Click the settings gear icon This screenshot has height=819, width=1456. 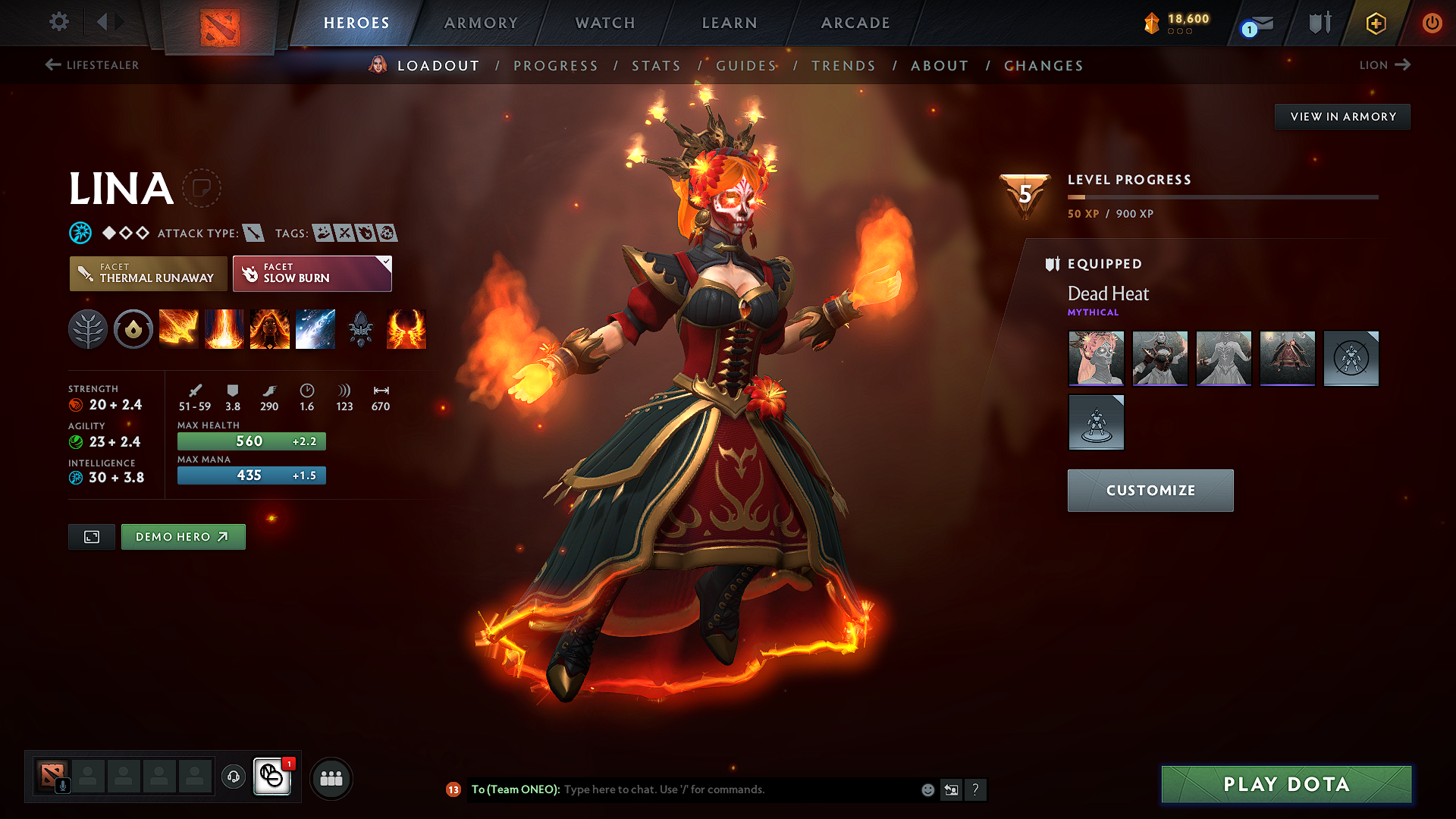(x=58, y=22)
